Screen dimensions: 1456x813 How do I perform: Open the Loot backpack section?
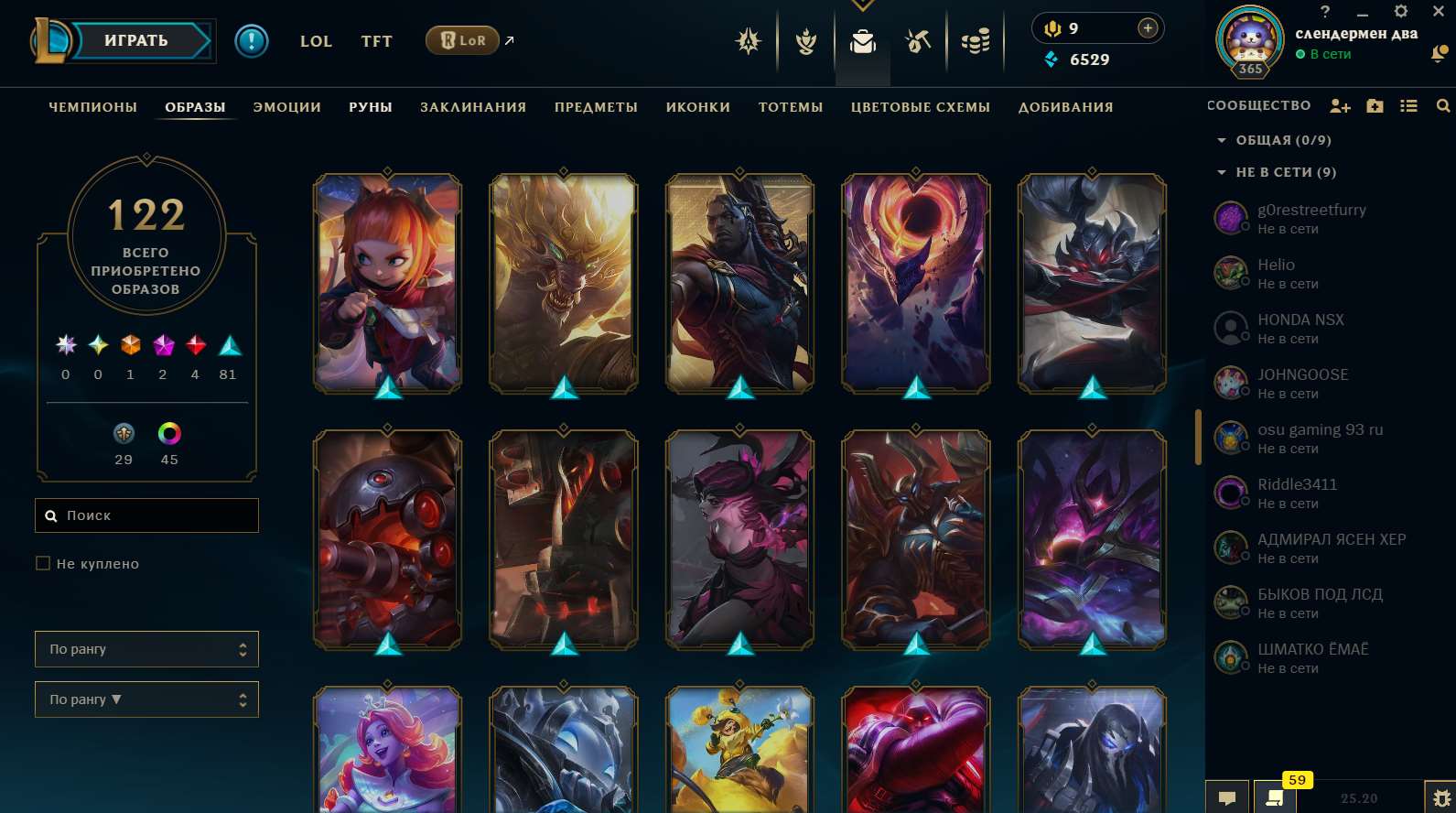[862, 40]
